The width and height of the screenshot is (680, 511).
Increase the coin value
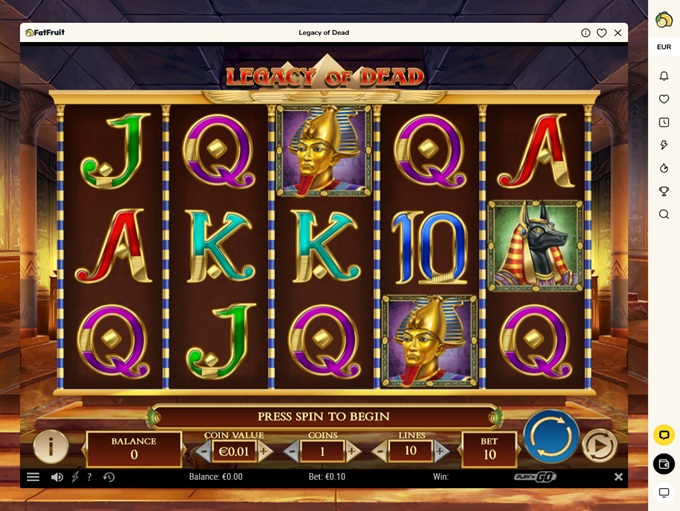click(x=265, y=451)
